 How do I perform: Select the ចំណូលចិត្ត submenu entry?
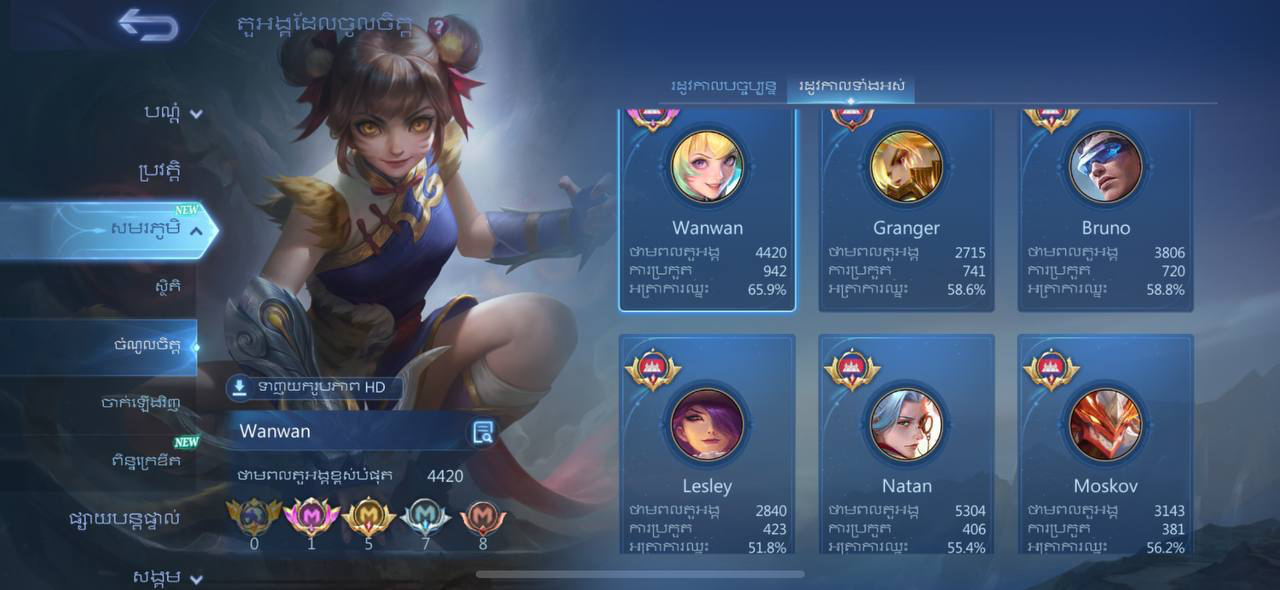(148, 346)
